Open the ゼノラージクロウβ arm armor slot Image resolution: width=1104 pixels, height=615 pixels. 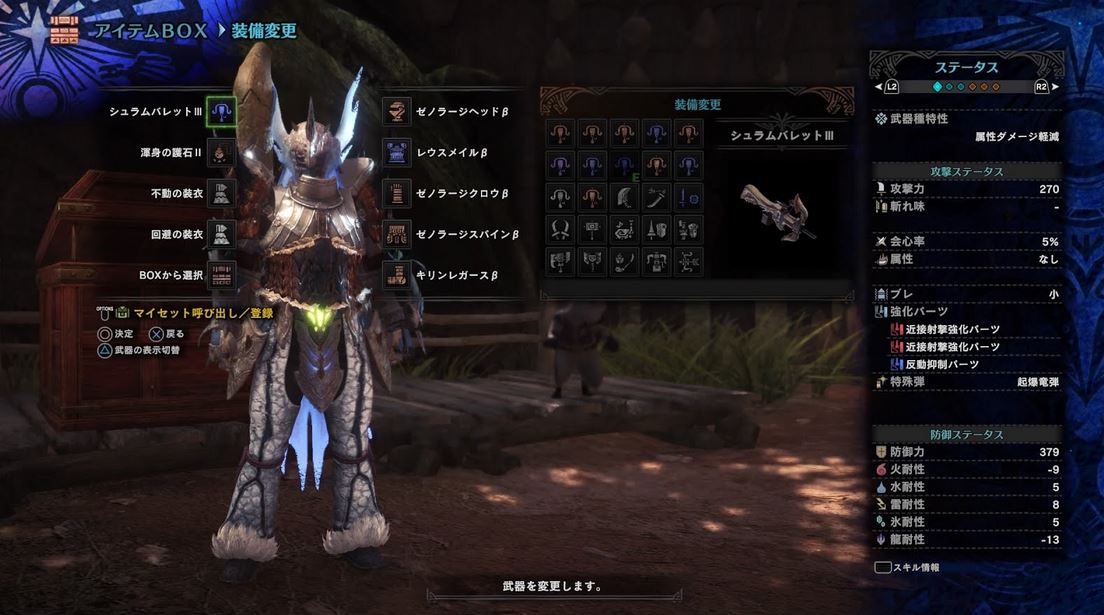click(398, 193)
